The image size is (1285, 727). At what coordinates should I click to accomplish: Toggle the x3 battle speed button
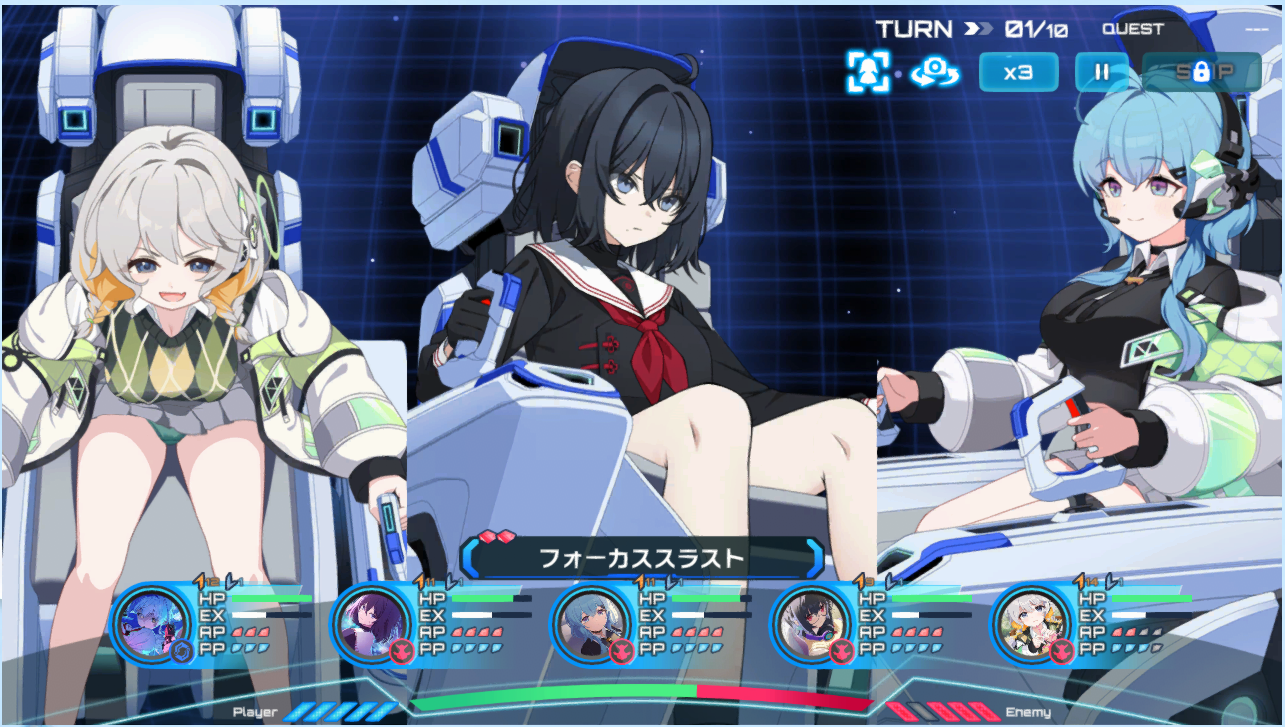pos(1017,72)
